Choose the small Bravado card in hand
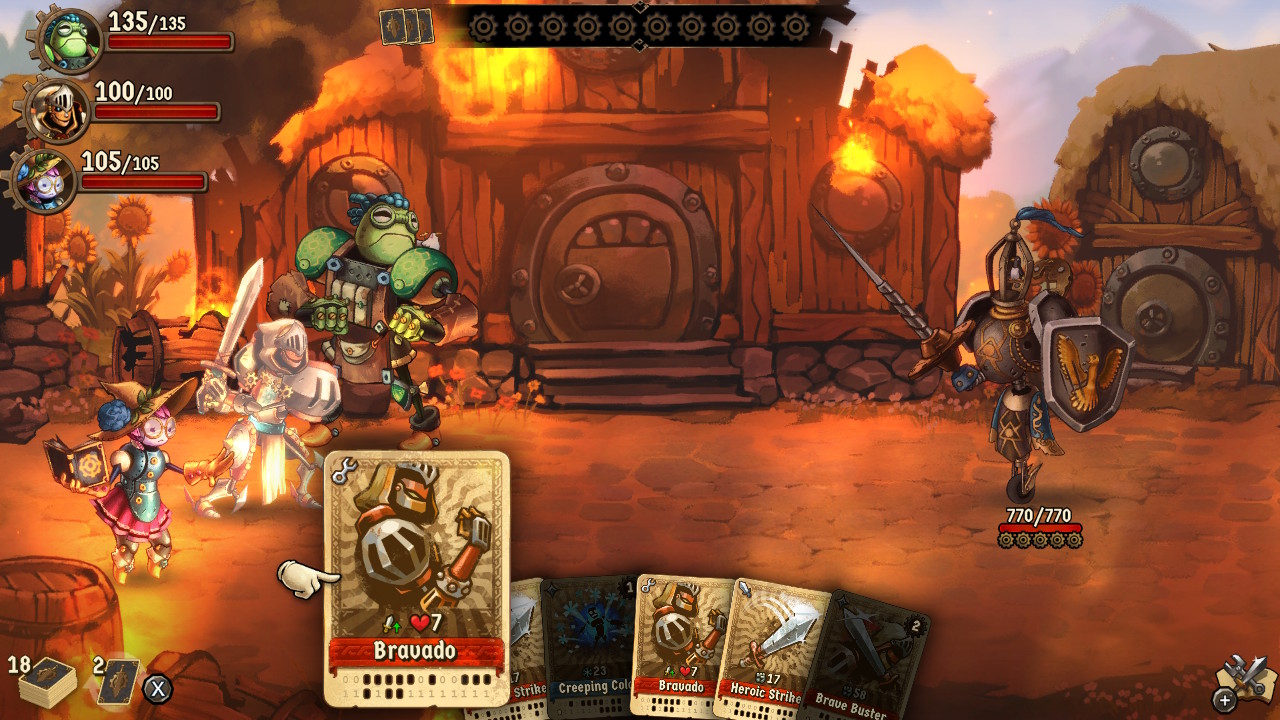The width and height of the screenshot is (1280, 720). 680,645
